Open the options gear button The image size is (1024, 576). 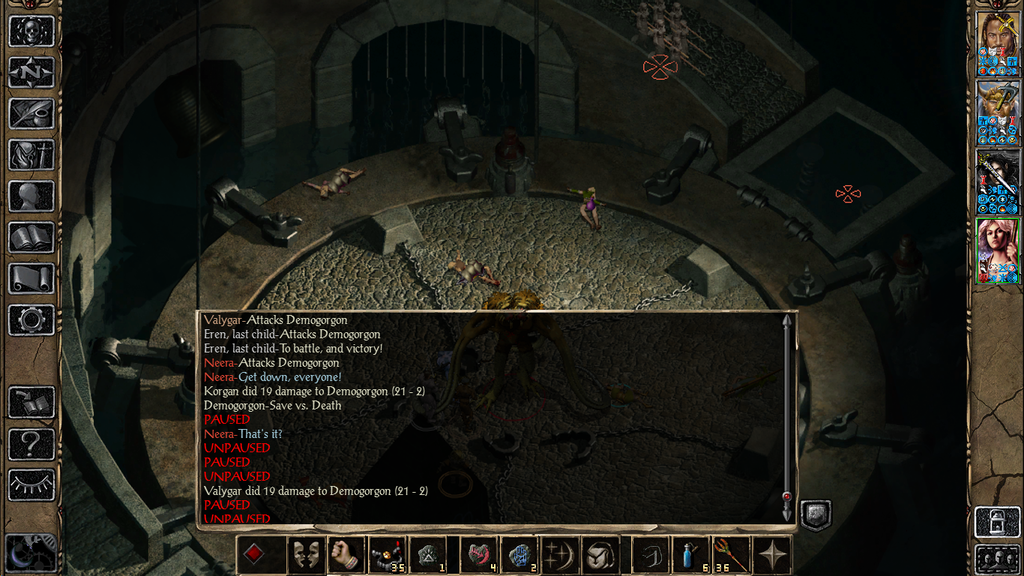(31, 320)
